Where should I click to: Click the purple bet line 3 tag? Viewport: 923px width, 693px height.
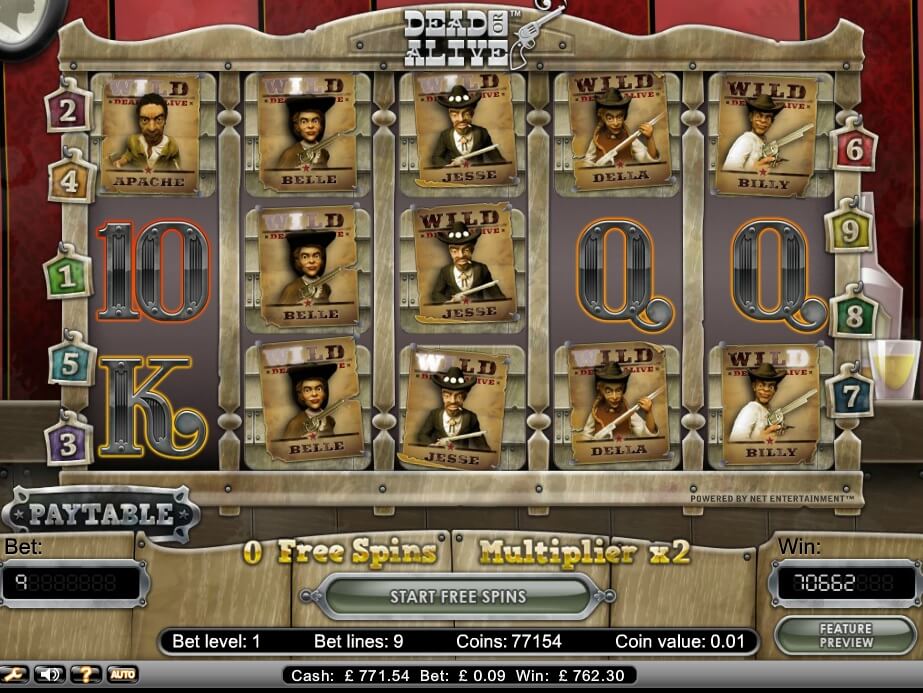(x=68, y=444)
